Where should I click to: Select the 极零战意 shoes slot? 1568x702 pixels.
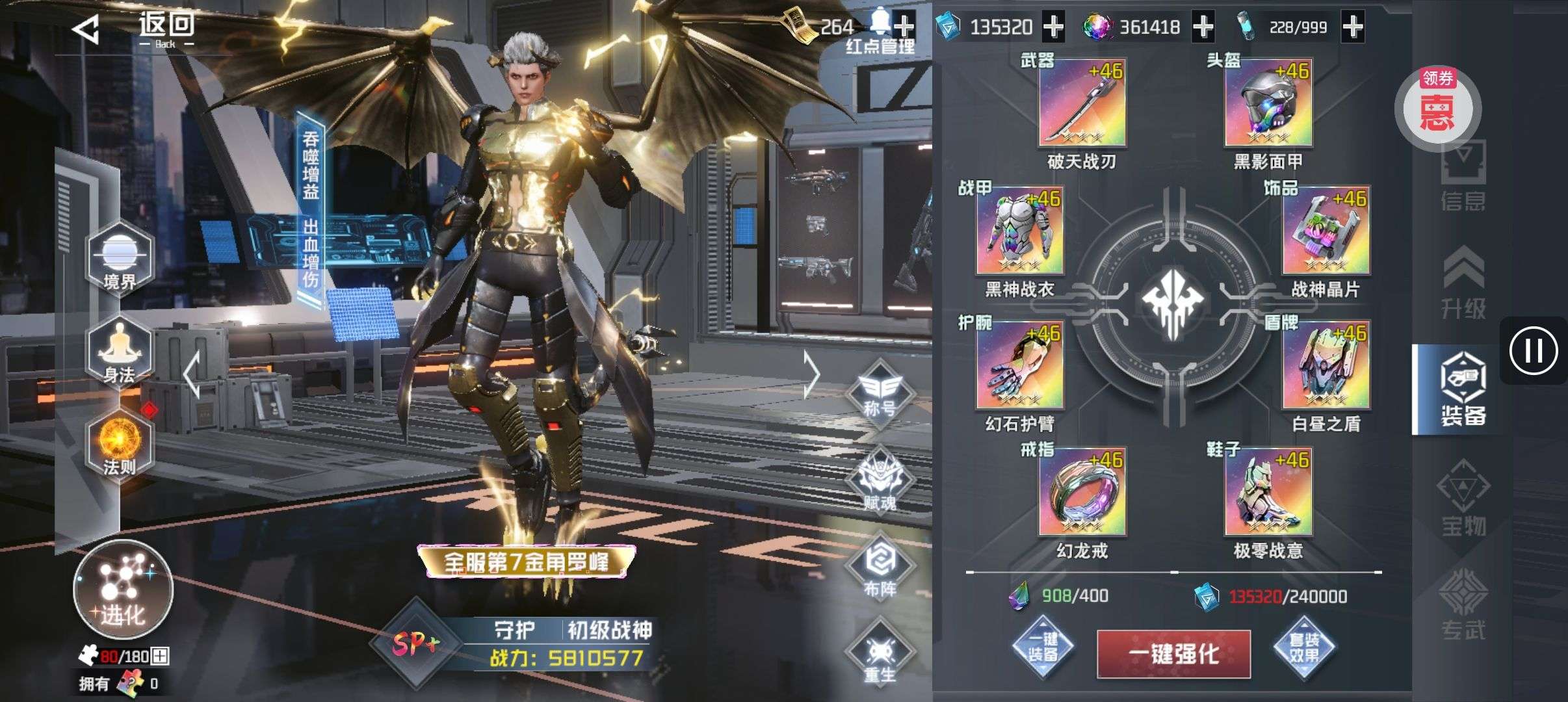[x=1268, y=493]
